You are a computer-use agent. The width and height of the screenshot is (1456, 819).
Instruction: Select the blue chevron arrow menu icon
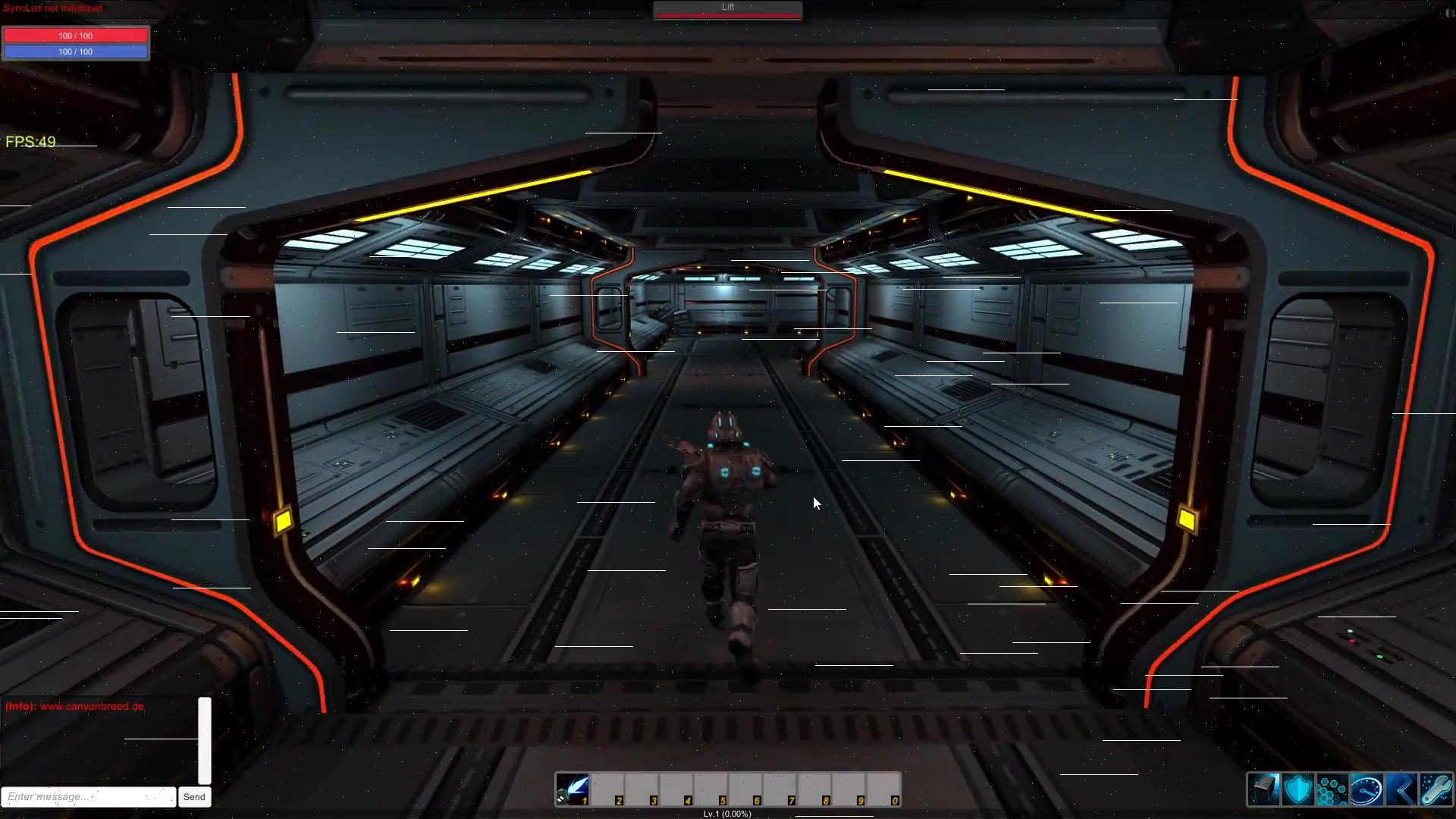[x=1401, y=789]
